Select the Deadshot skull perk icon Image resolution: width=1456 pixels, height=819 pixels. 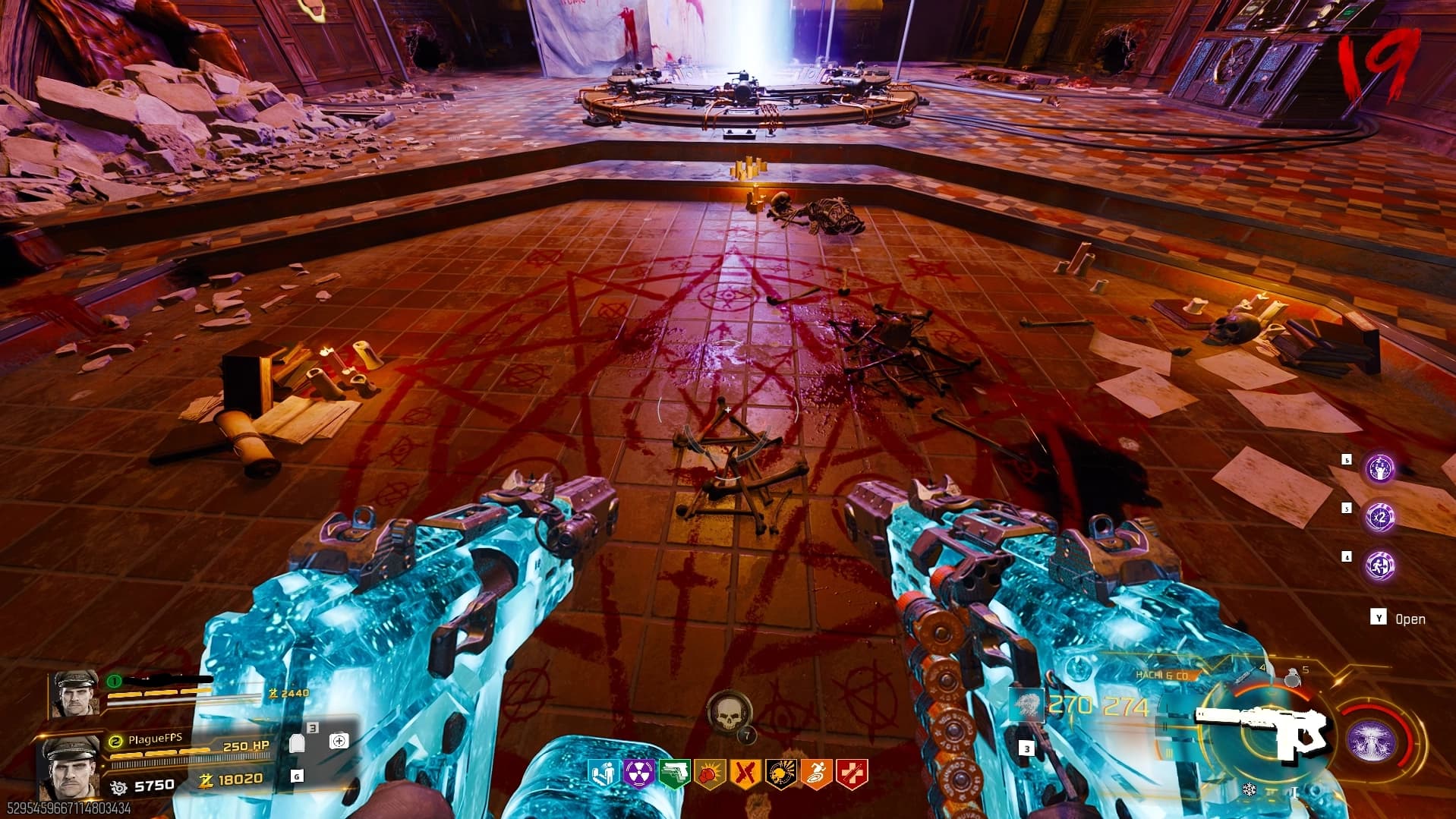tap(780, 773)
